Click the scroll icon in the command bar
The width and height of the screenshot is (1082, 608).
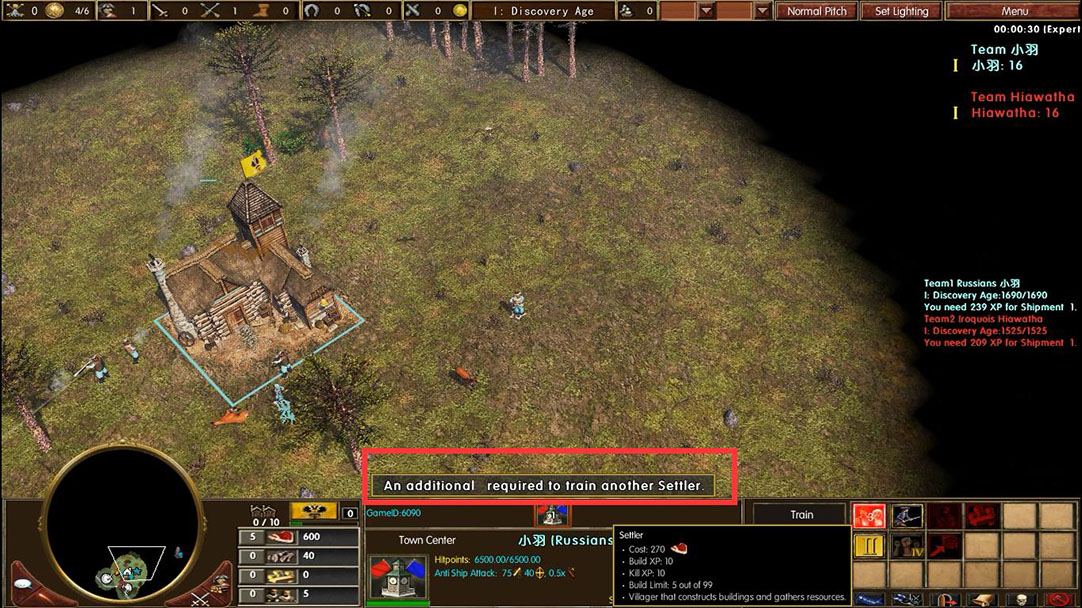click(x=982, y=600)
